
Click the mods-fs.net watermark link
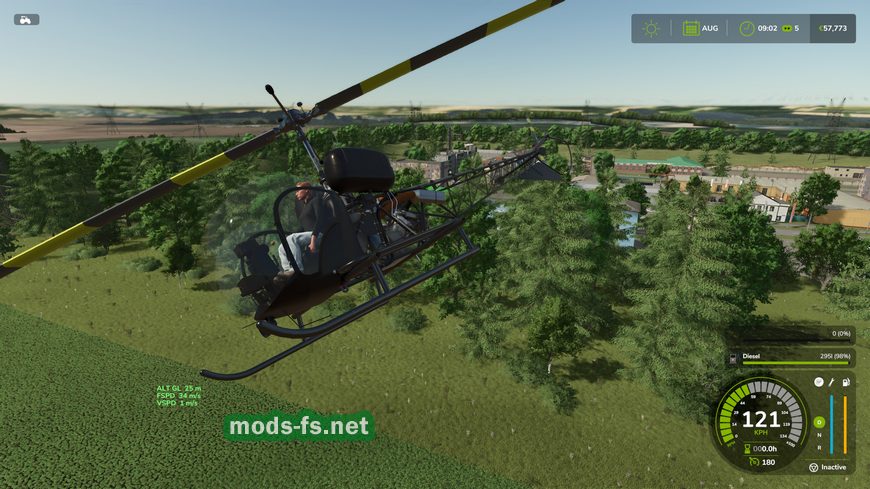299,427
